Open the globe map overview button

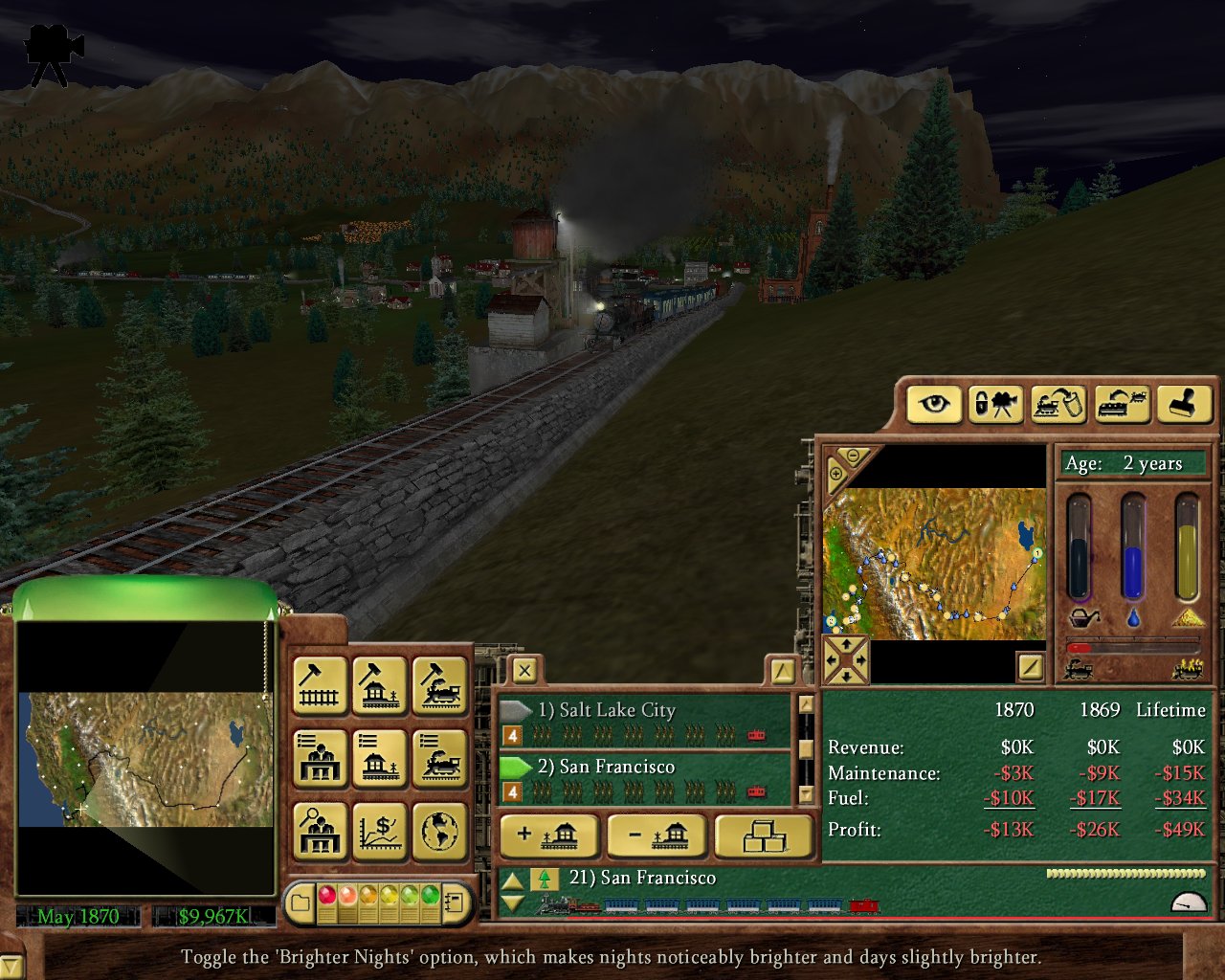[x=440, y=832]
